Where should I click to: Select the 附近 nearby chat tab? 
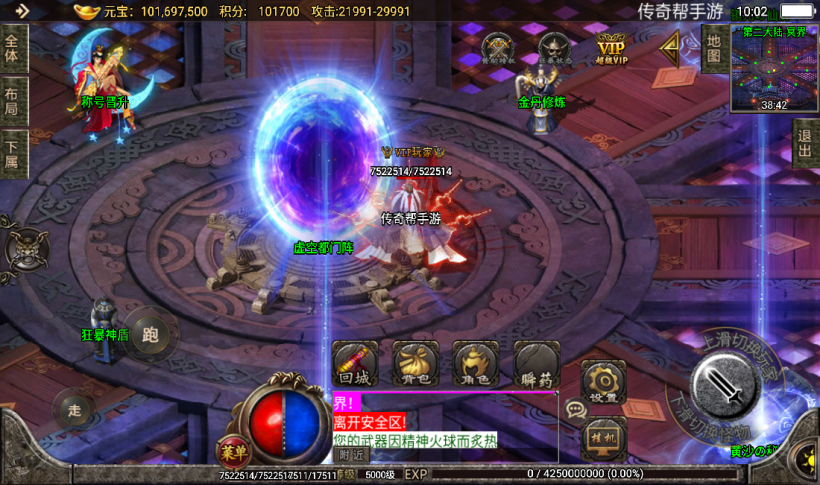click(350, 455)
